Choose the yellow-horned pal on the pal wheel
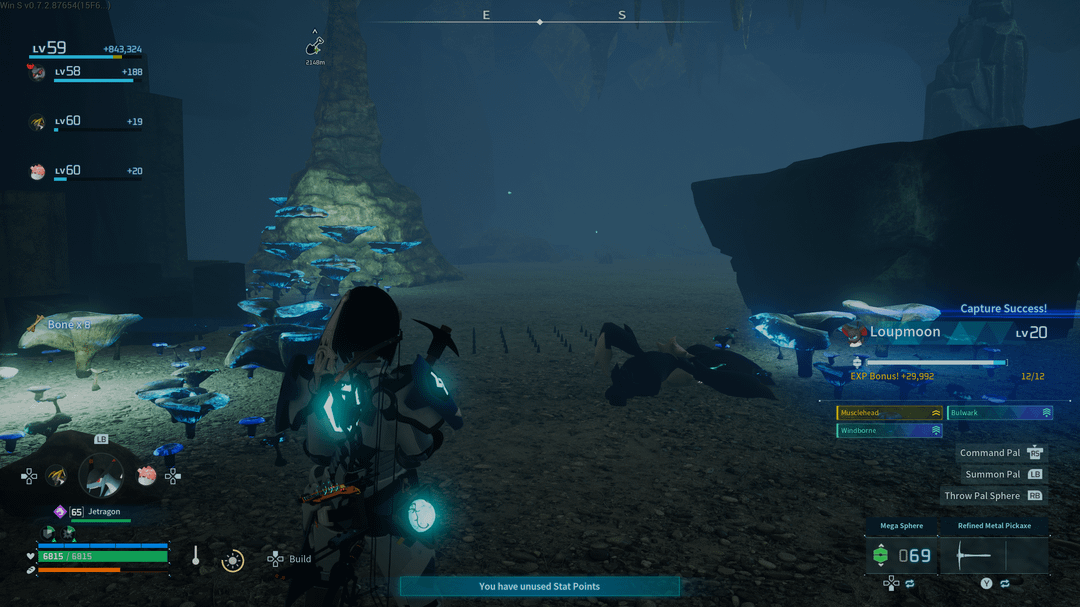This screenshot has width=1080, height=607. pyautogui.click(x=57, y=477)
